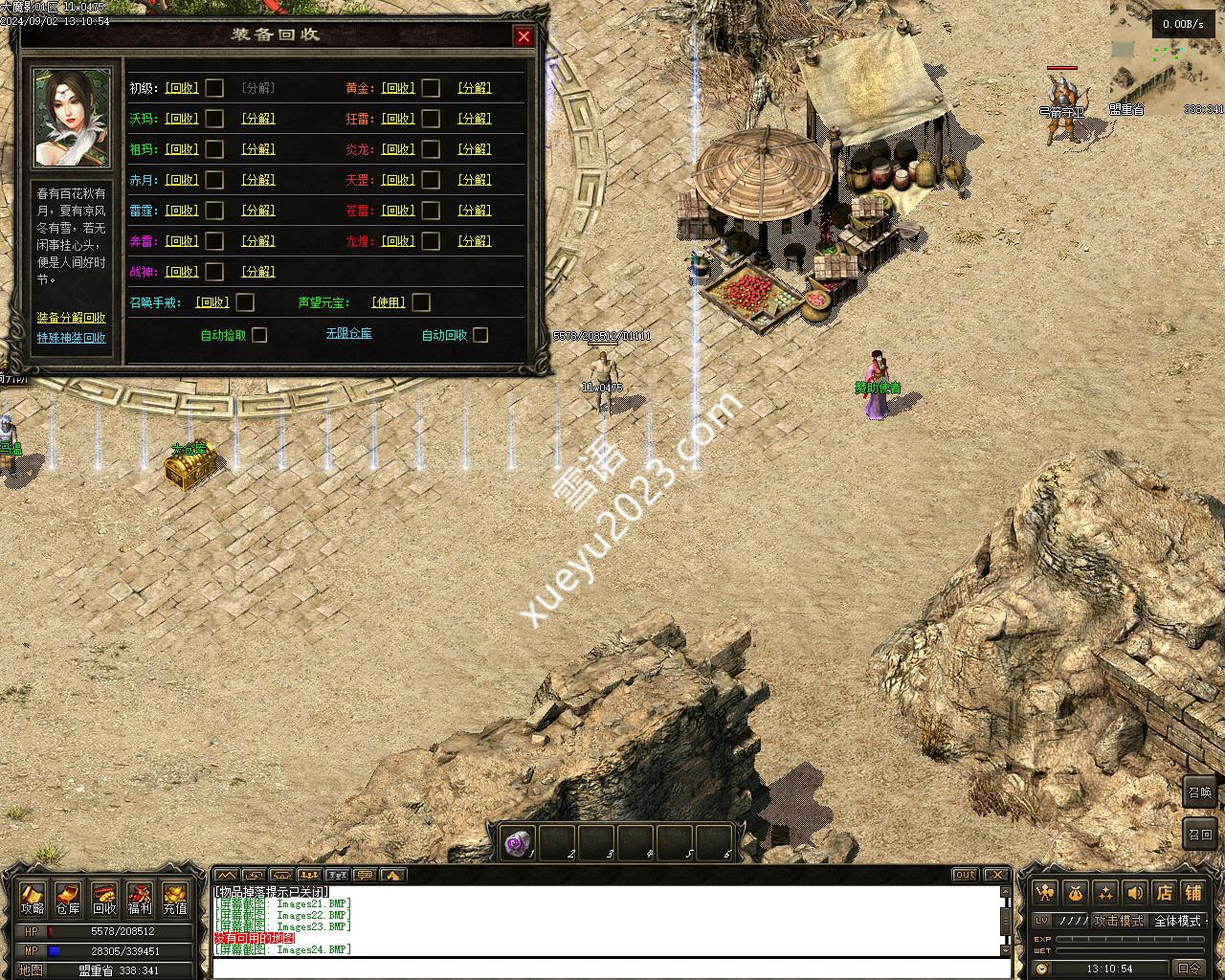Click the chat window's out button
Screen dimensions: 1225x980
966,875
